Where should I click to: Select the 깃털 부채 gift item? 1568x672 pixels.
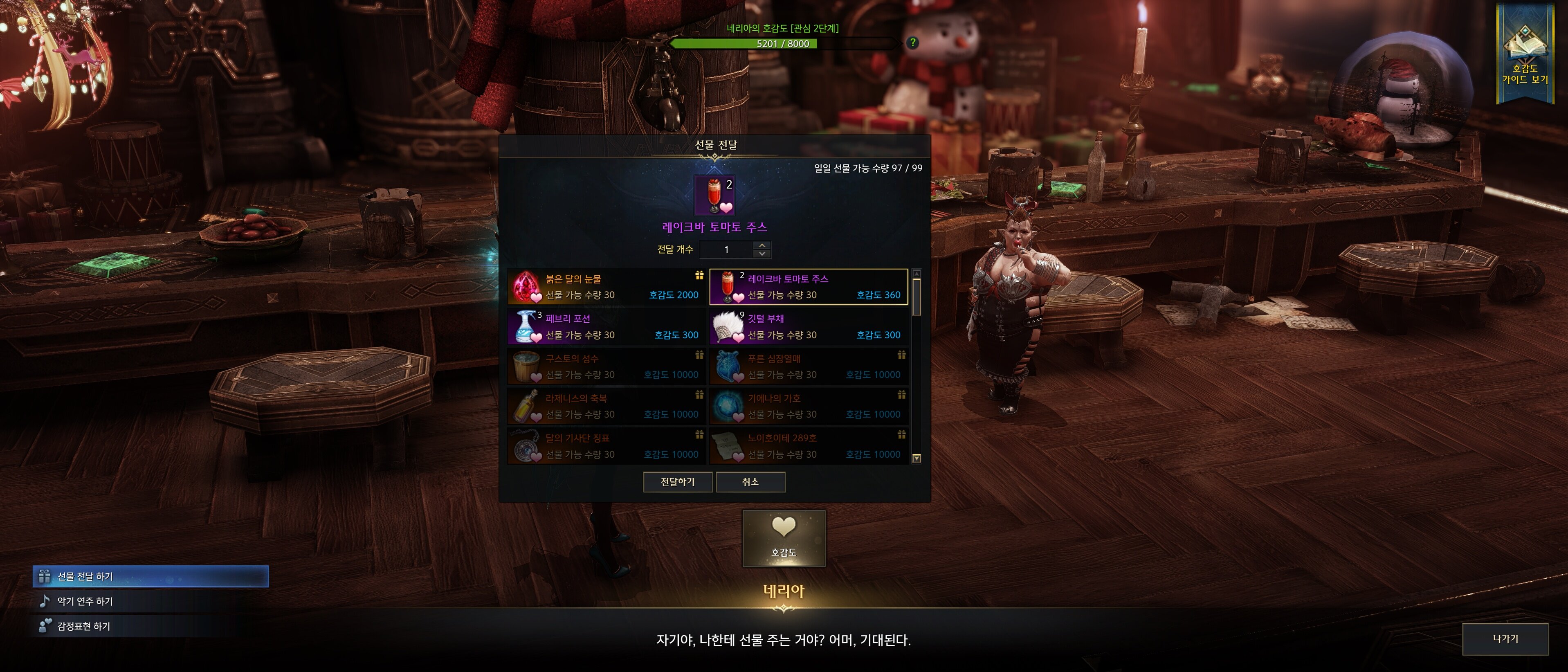click(809, 327)
